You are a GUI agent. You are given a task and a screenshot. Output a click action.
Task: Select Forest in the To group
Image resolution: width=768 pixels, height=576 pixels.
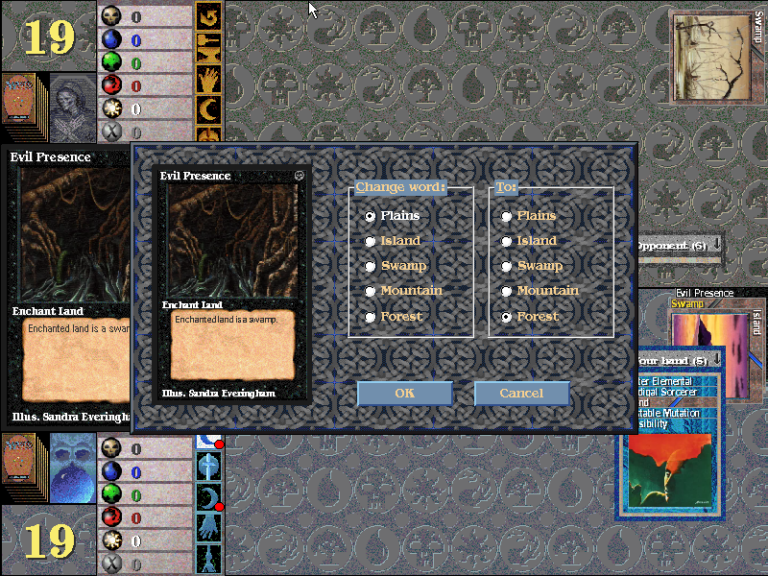[507, 317]
